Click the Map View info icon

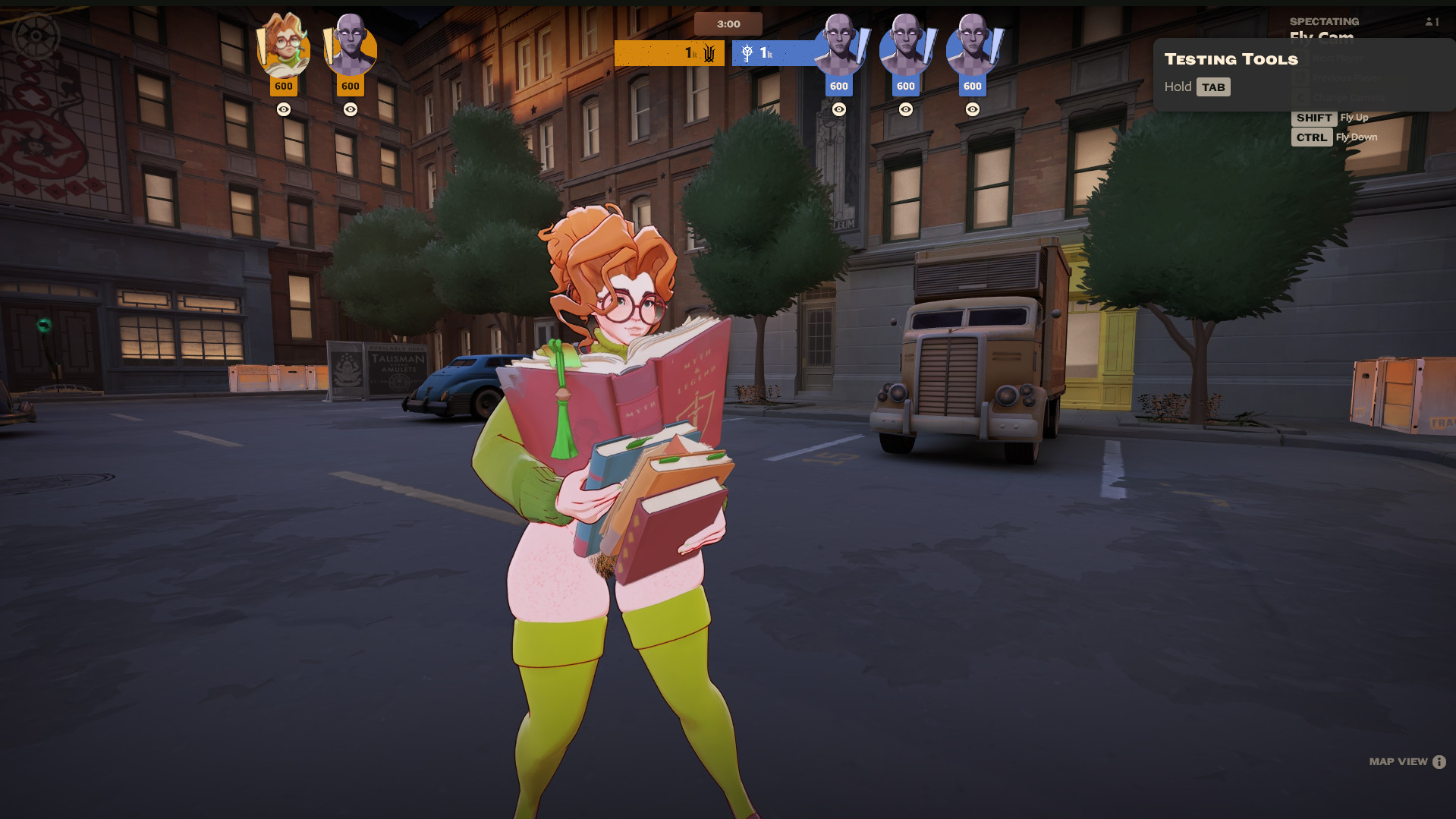pos(1439,762)
